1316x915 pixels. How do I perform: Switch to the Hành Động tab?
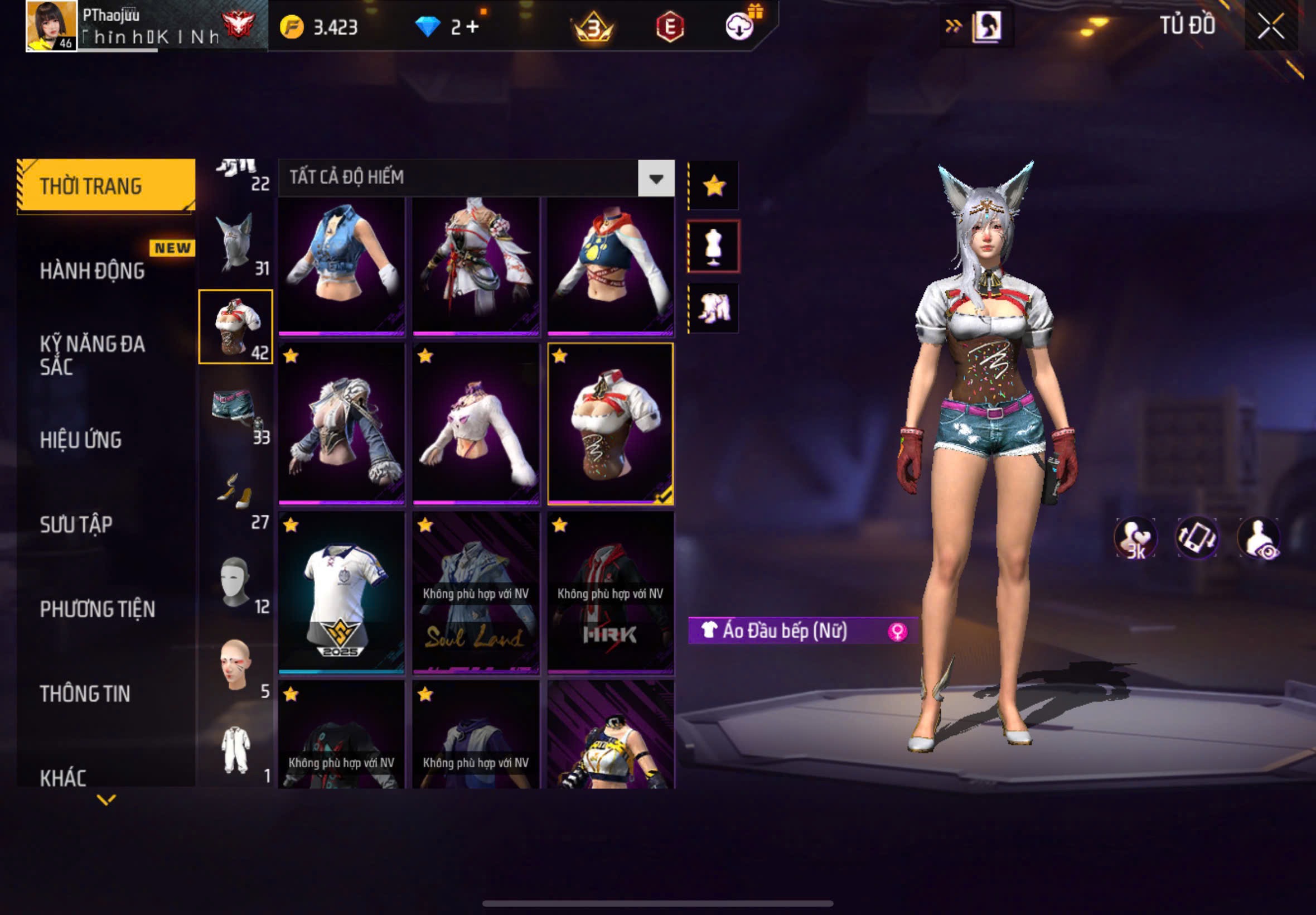92,271
